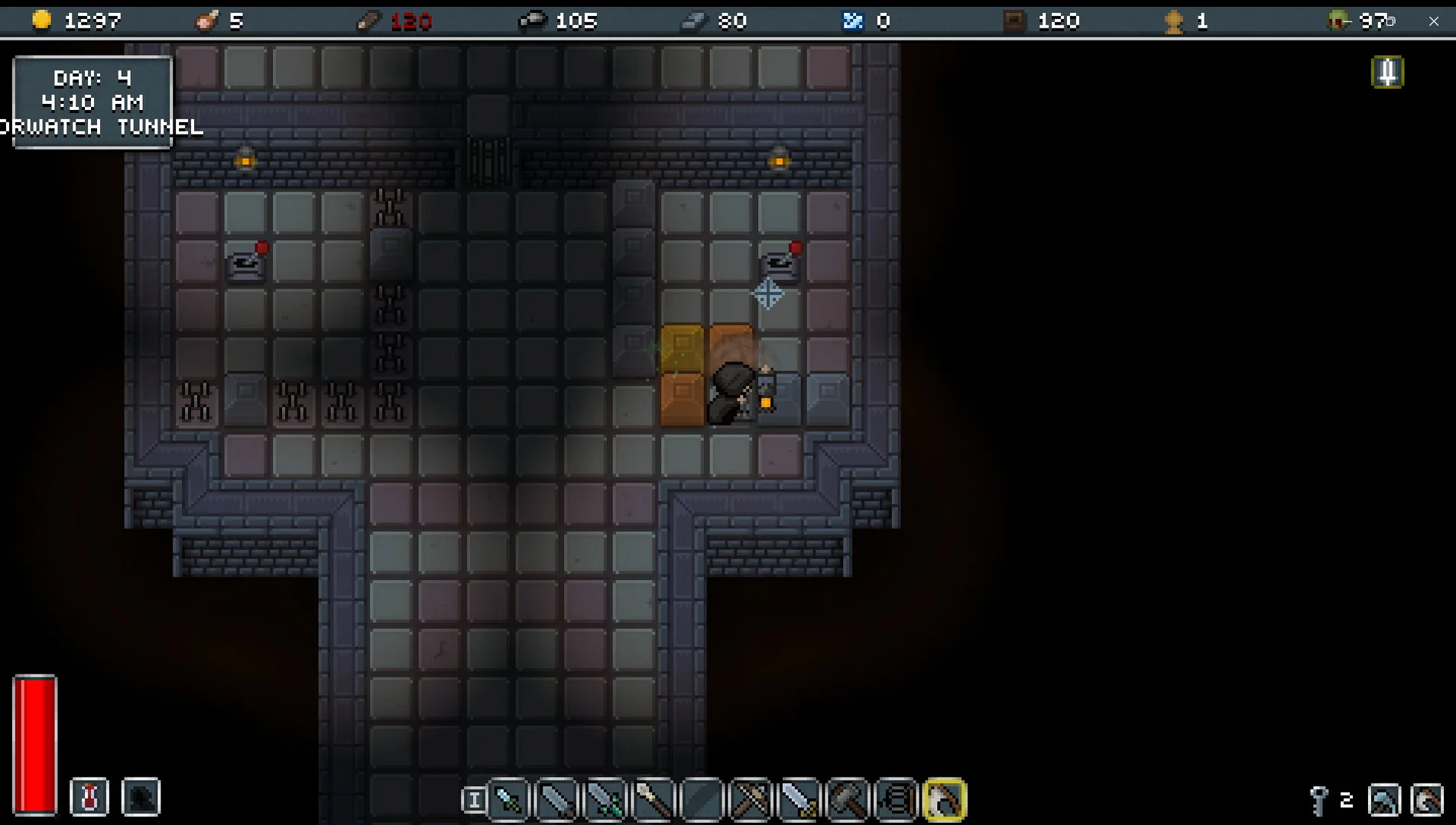Choose the spear hotbar slot
1456x825 pixels.
pos(654,800)
